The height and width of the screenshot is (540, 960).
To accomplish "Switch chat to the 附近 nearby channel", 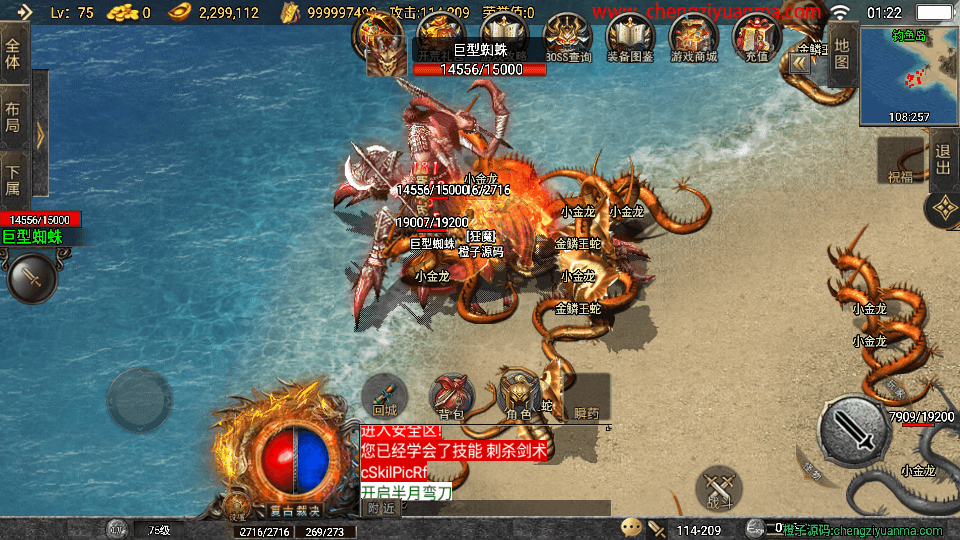I will click(378, 508).
